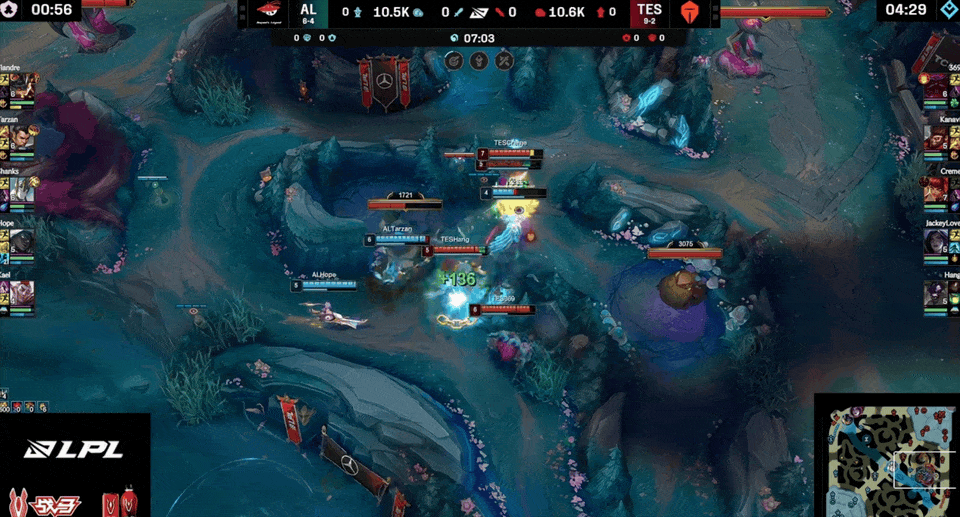Screen dimensions: 960x517
Task: Select 369's champion portrait
Action: (938, 88)
